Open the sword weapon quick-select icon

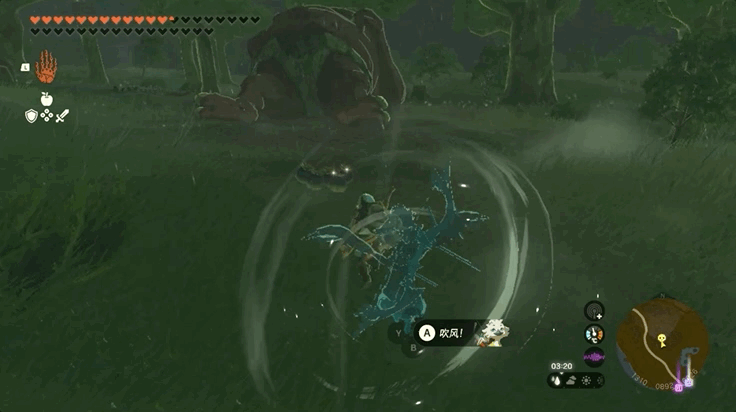click(62, 116)
